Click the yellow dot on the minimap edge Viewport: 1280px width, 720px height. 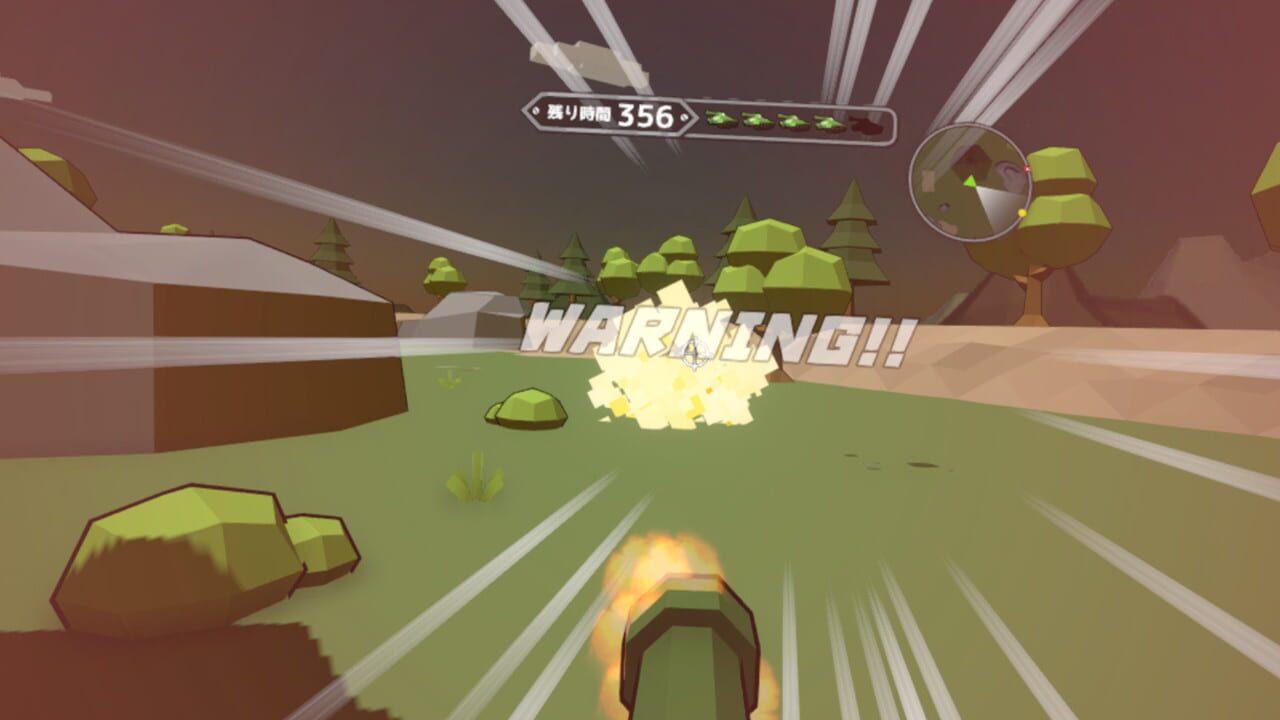[x=1021, y=211]
